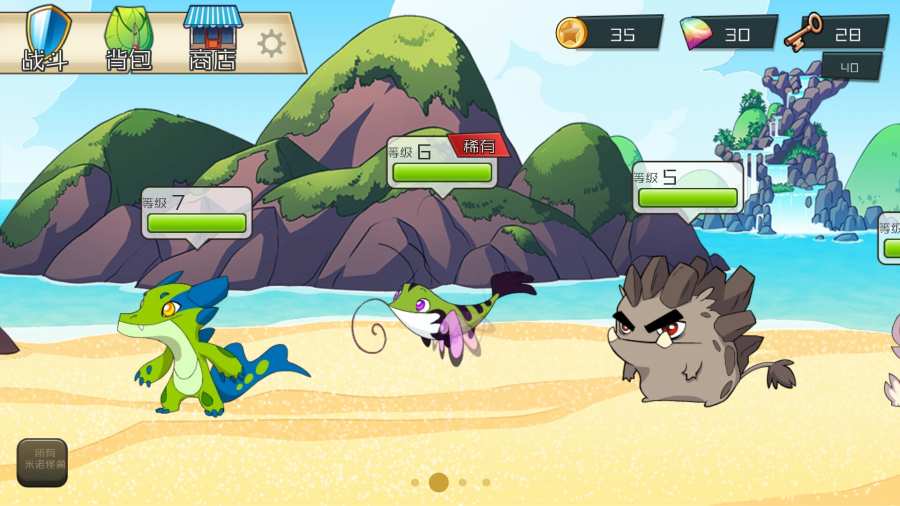Open the 战斗 battle menu
The width and height of the screenshot is (900, 506).
(x=46, y=38)
